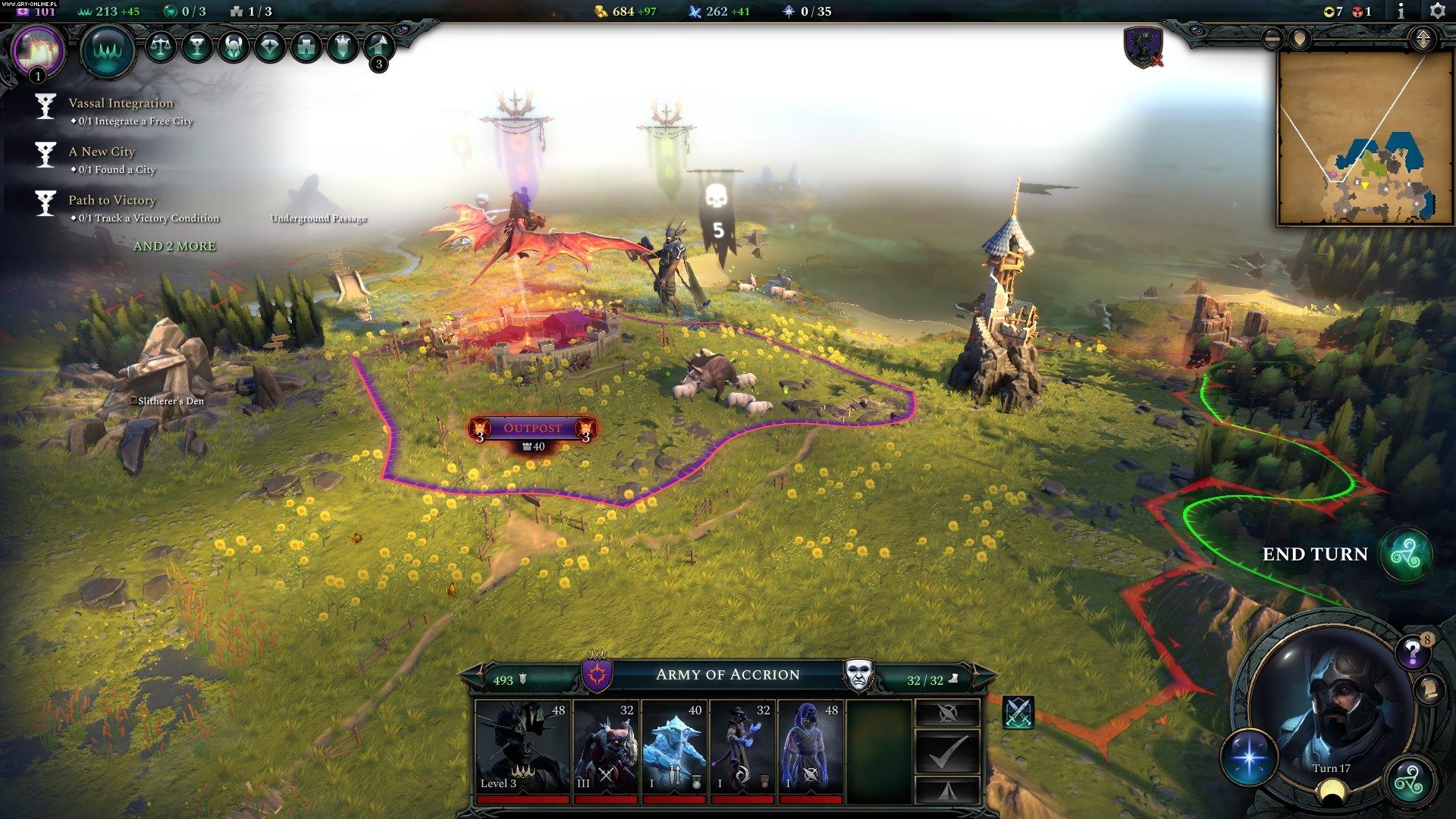Open the castle cities overview
The height and width of the screenshot is (819, 1456).
click(x=306, y=47)
